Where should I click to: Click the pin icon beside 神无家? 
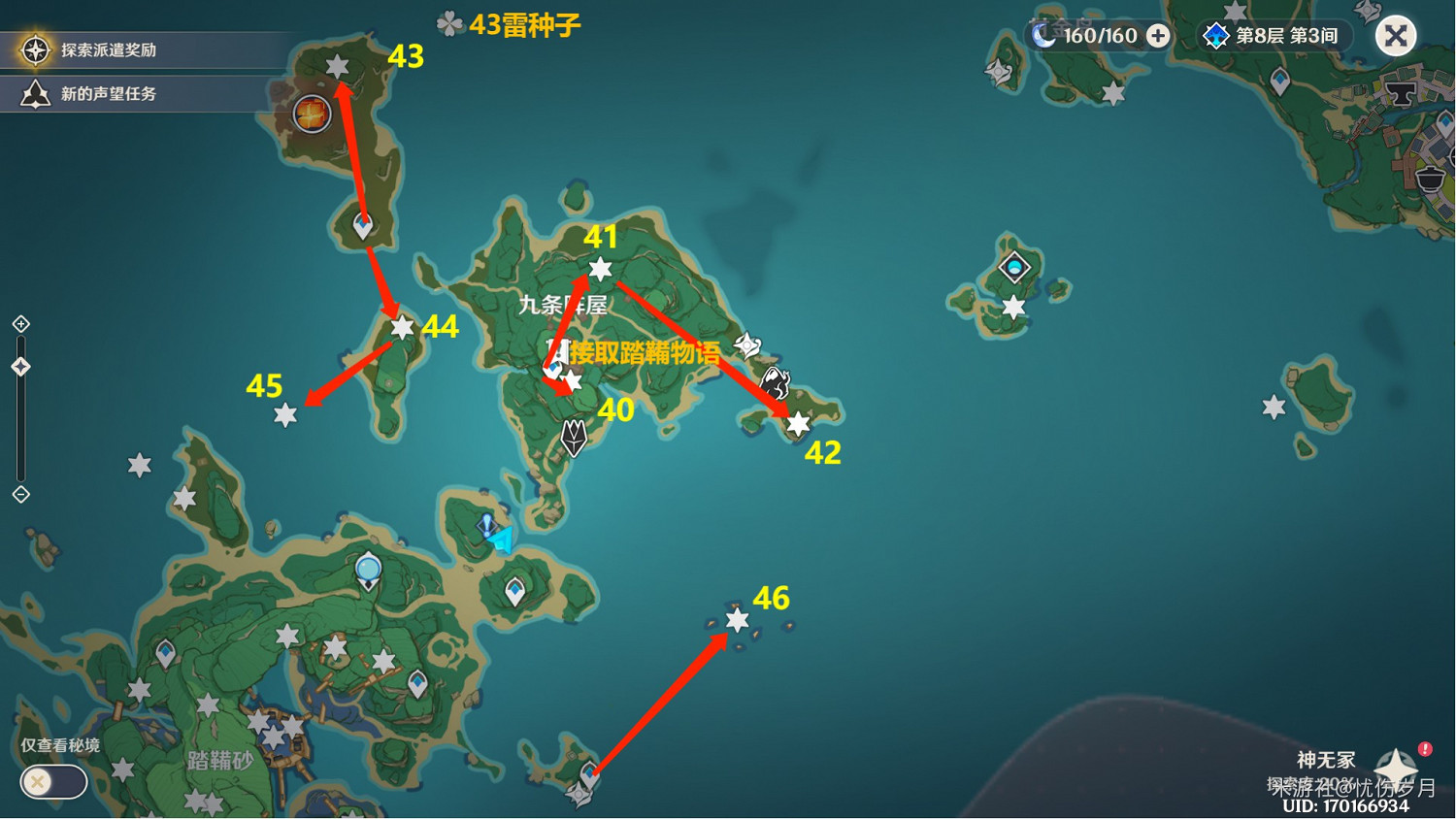click(1395, 764)
